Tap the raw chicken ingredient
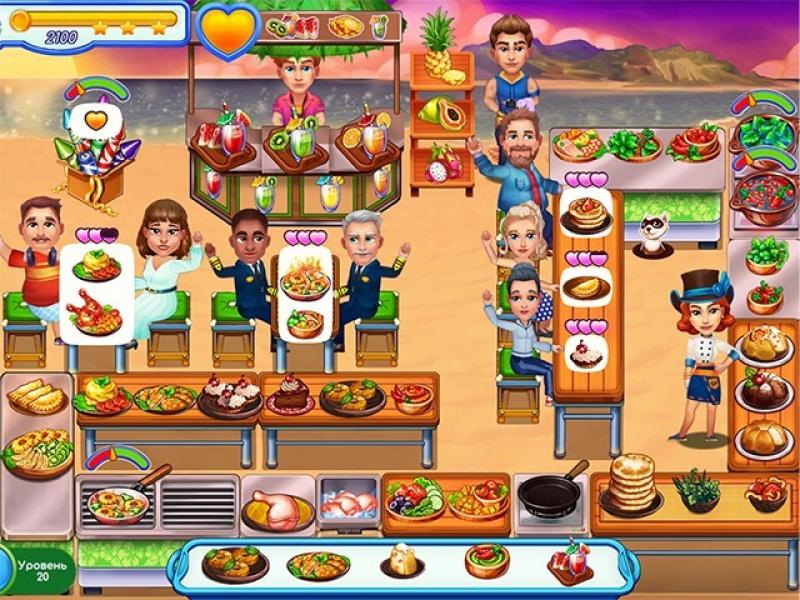This screenshot has height=600, width=800. tap(278, 508)
